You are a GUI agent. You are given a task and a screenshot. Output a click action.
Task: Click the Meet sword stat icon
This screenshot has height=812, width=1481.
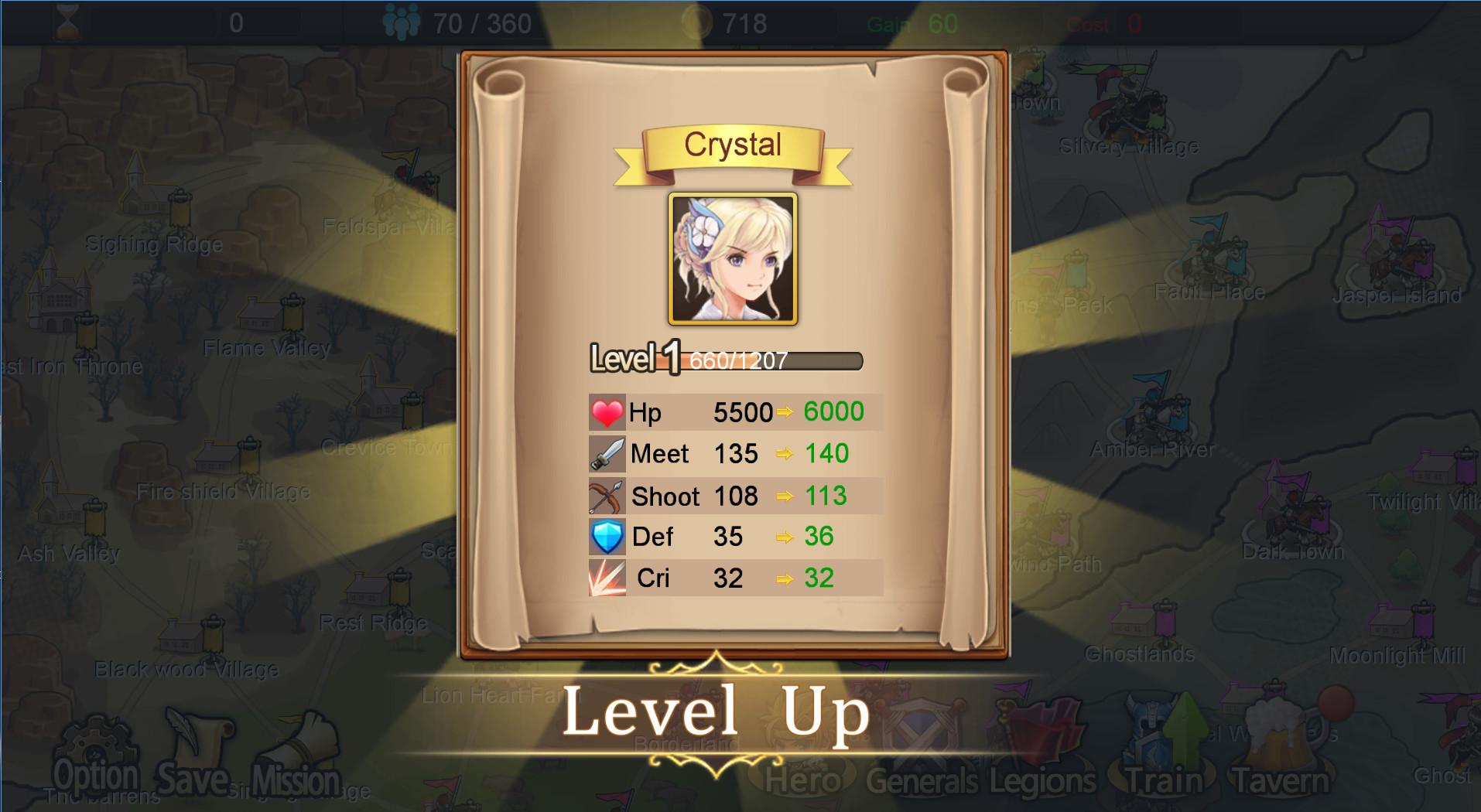[606, 453]
